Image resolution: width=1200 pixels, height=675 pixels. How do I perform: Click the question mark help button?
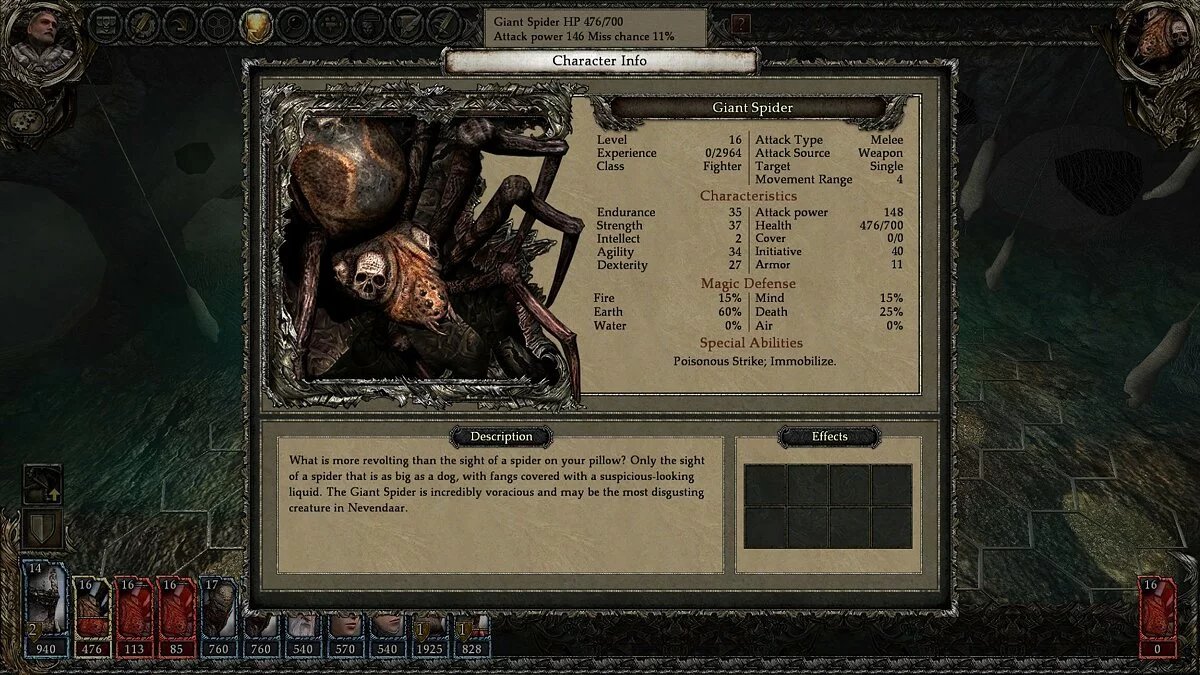741,25
